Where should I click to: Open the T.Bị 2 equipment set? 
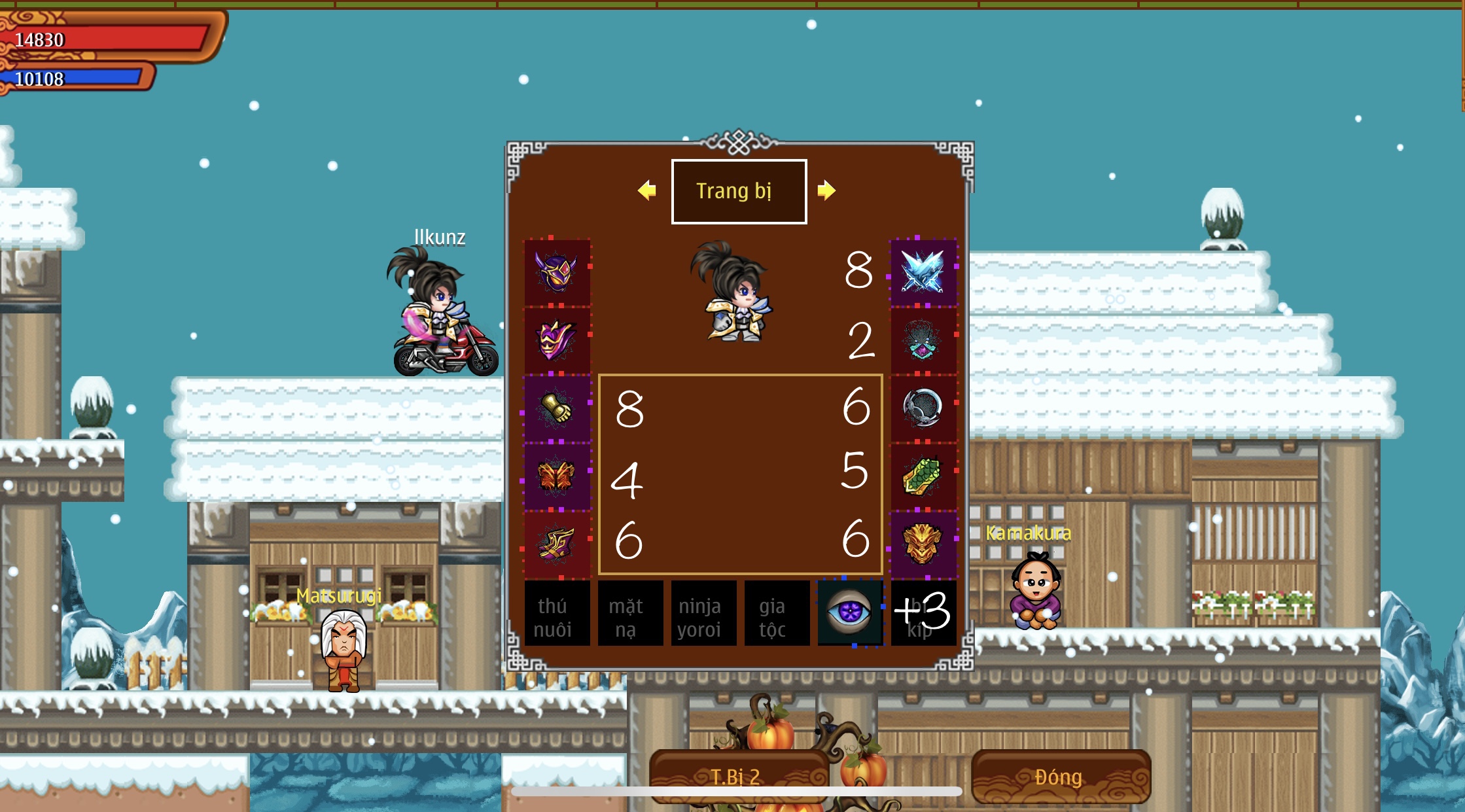pos(738,777)
